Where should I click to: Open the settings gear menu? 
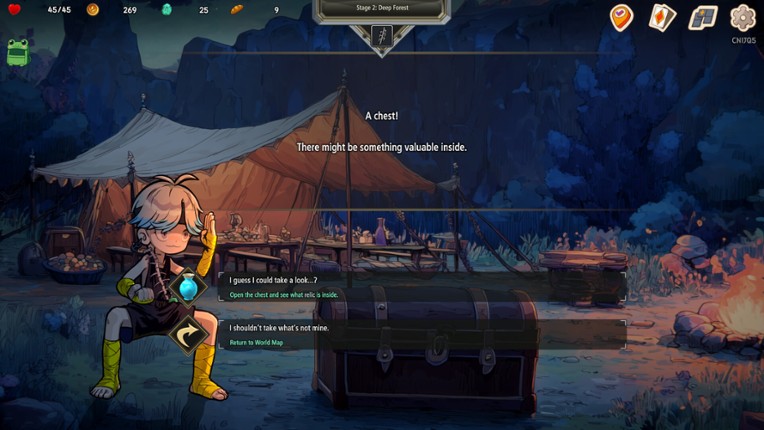[x=742, y=17]
